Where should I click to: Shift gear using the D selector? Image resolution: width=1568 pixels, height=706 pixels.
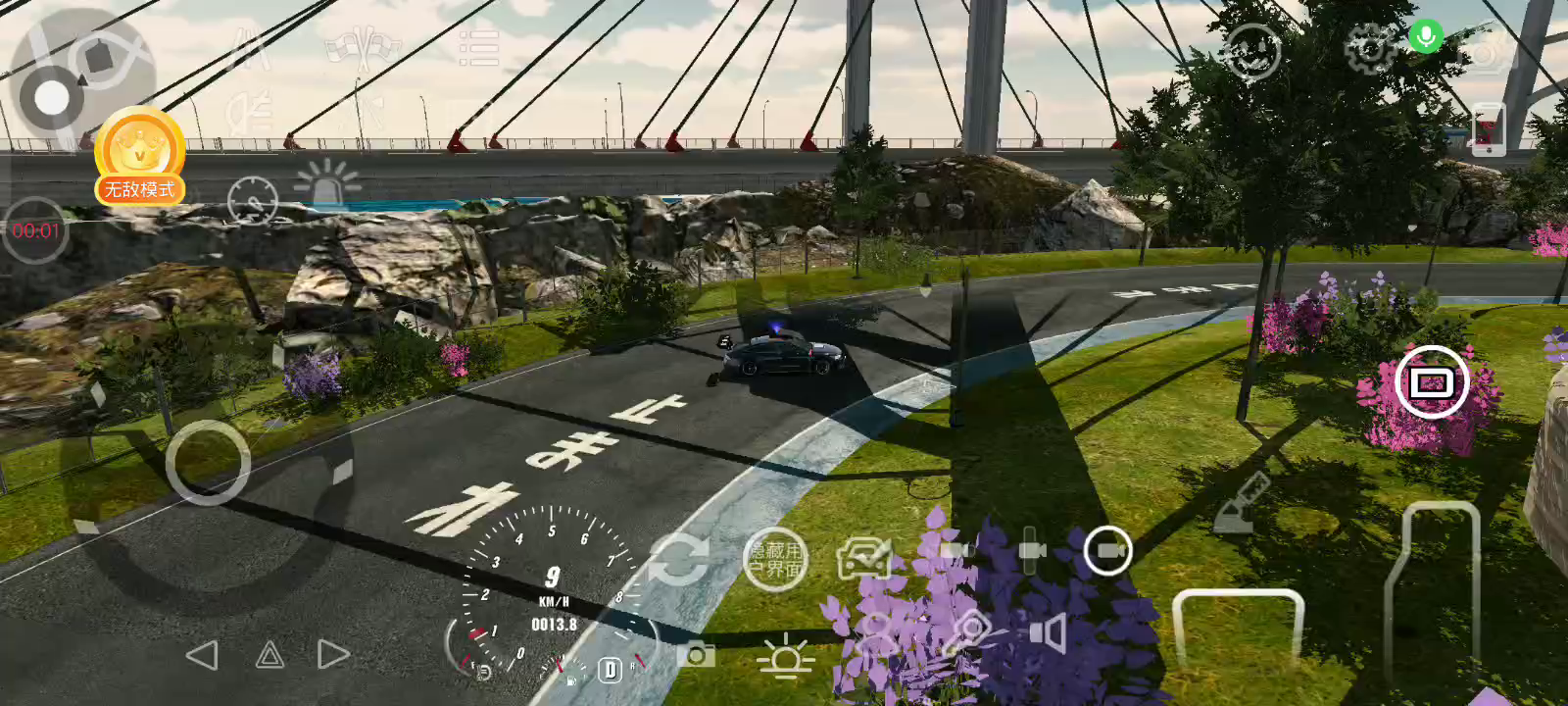tap(611, 670)
